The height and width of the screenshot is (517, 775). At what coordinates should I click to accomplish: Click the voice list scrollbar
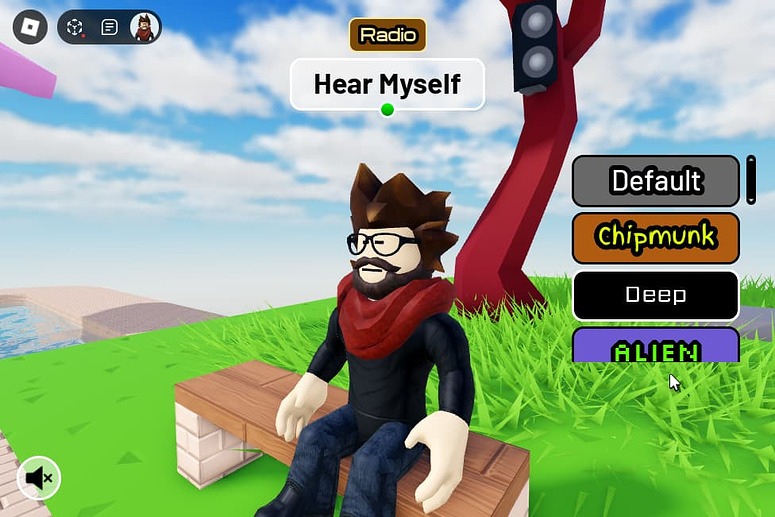click(x=751, y=180)
